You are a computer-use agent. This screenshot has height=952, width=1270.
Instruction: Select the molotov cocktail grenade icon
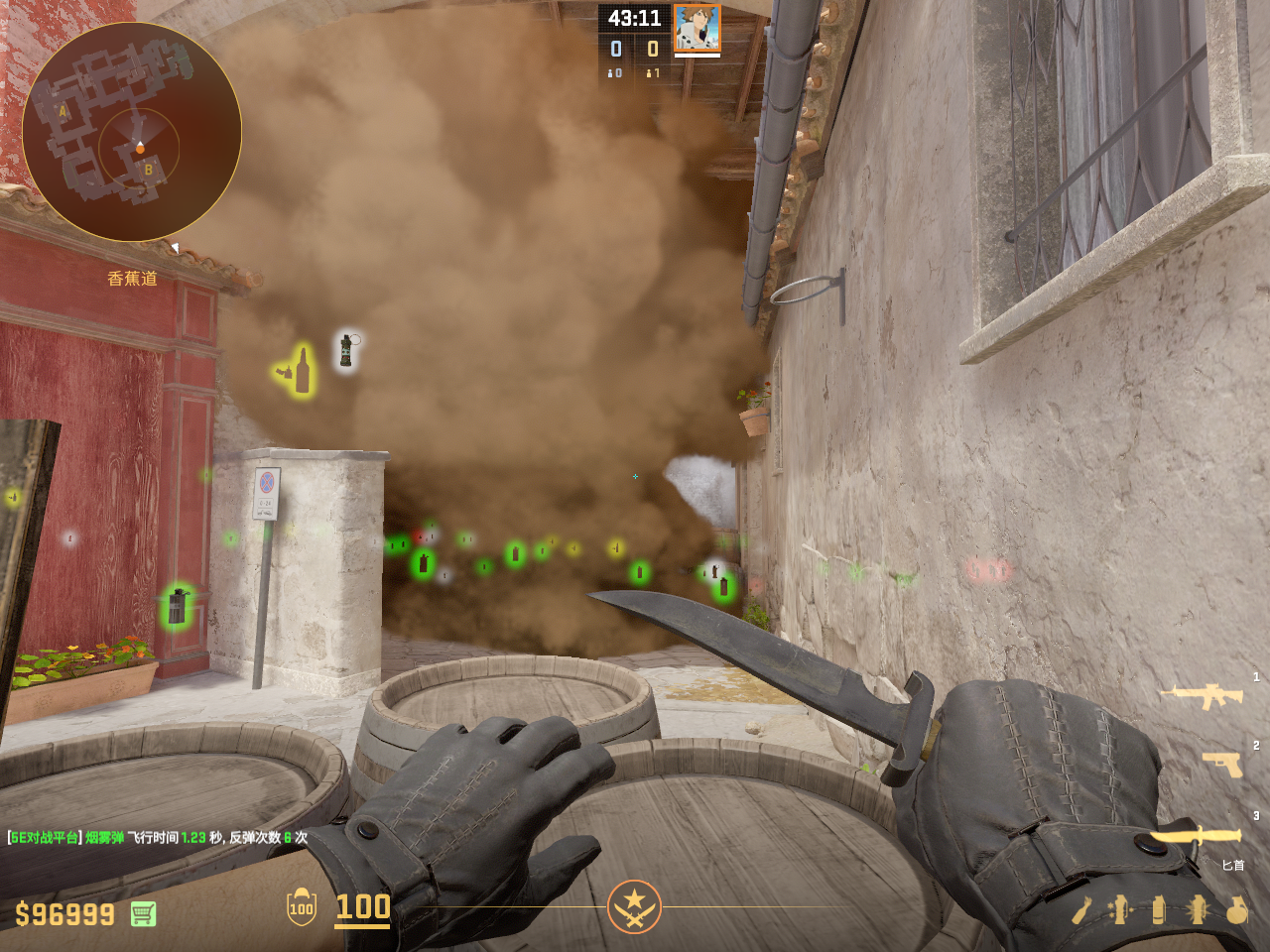click(1082, 909)
